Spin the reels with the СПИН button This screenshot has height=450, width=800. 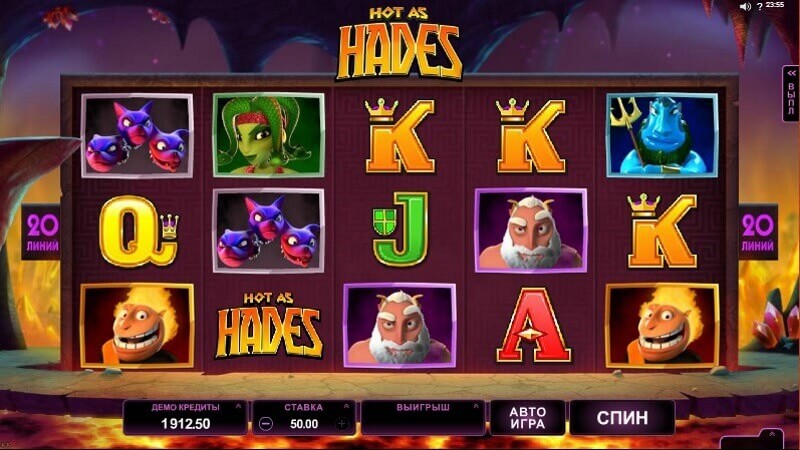click(622, 416)
